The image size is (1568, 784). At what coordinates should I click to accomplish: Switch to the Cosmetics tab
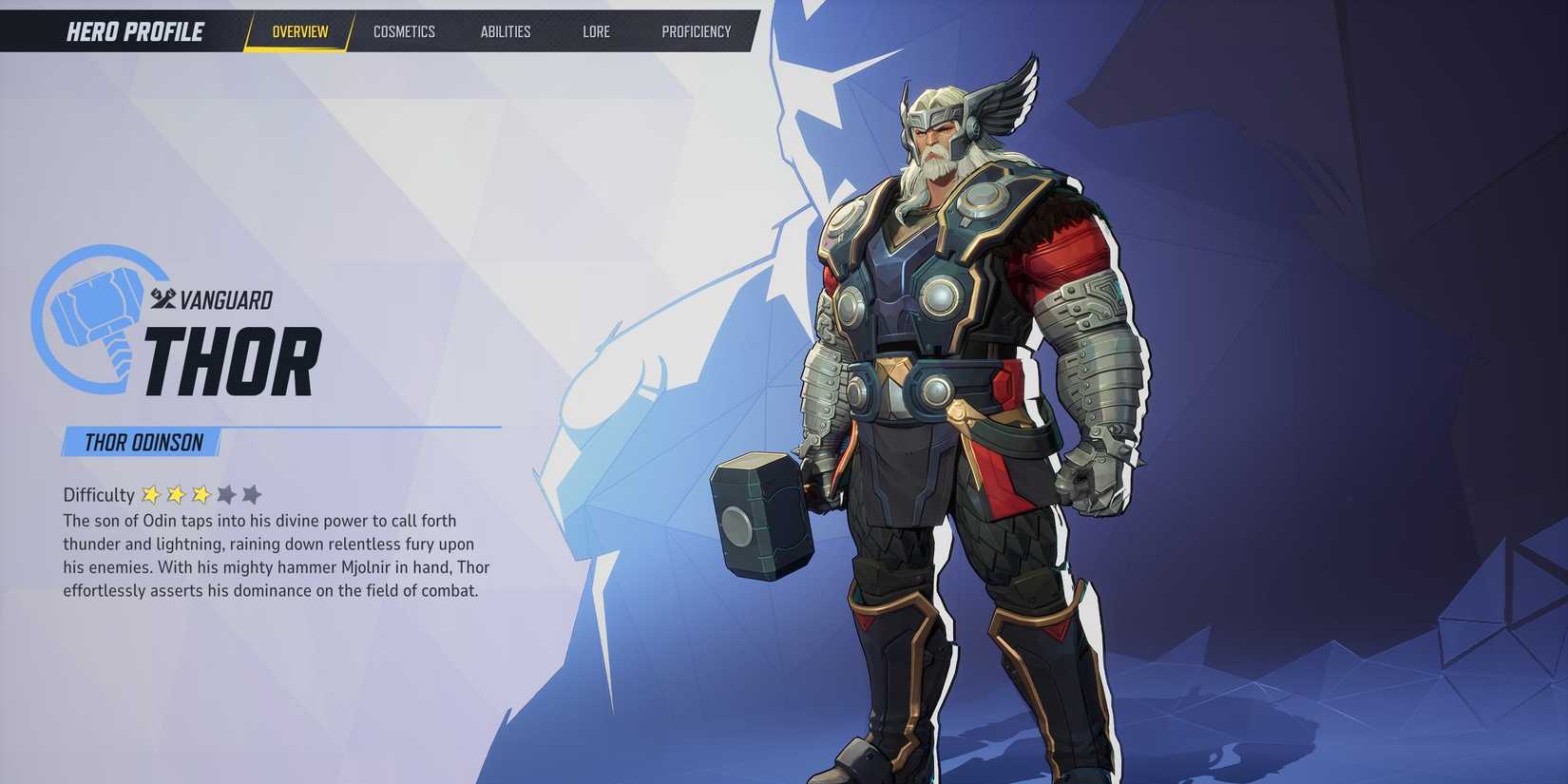click(x=404, y=30)
